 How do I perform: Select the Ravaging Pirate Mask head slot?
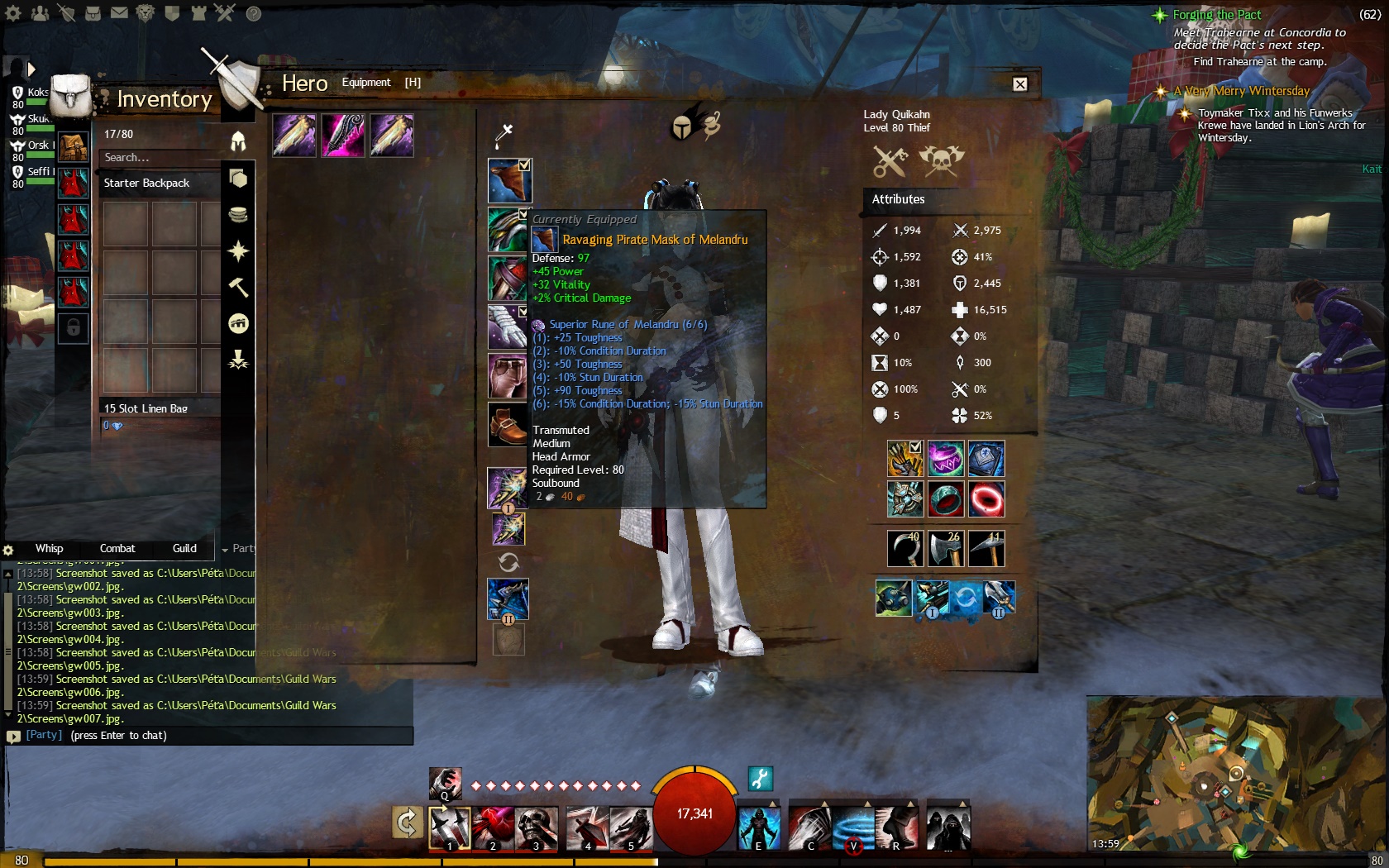point(508,180)
